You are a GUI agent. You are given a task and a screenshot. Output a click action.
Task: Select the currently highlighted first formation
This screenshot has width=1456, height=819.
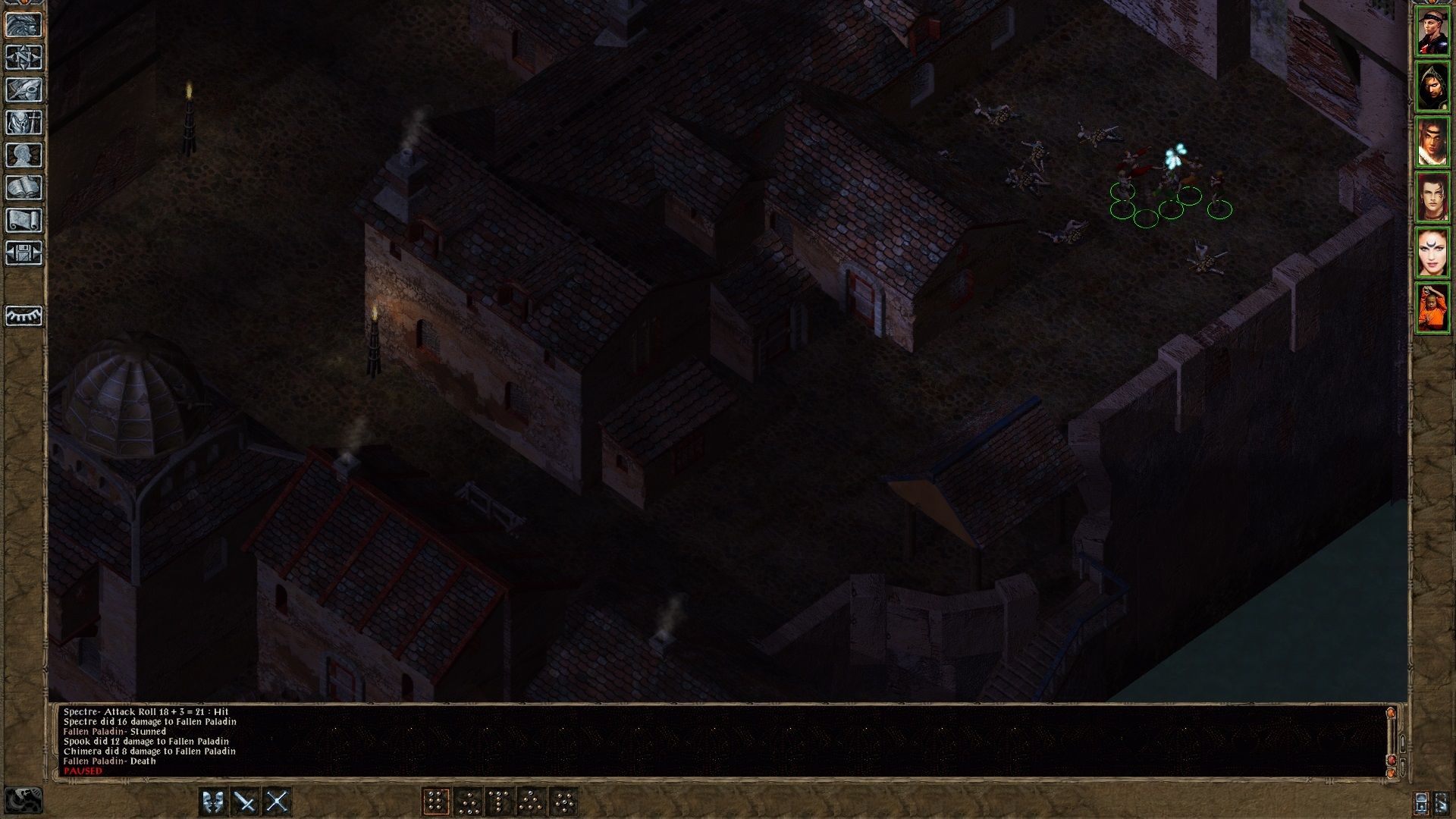pos(438,801)
